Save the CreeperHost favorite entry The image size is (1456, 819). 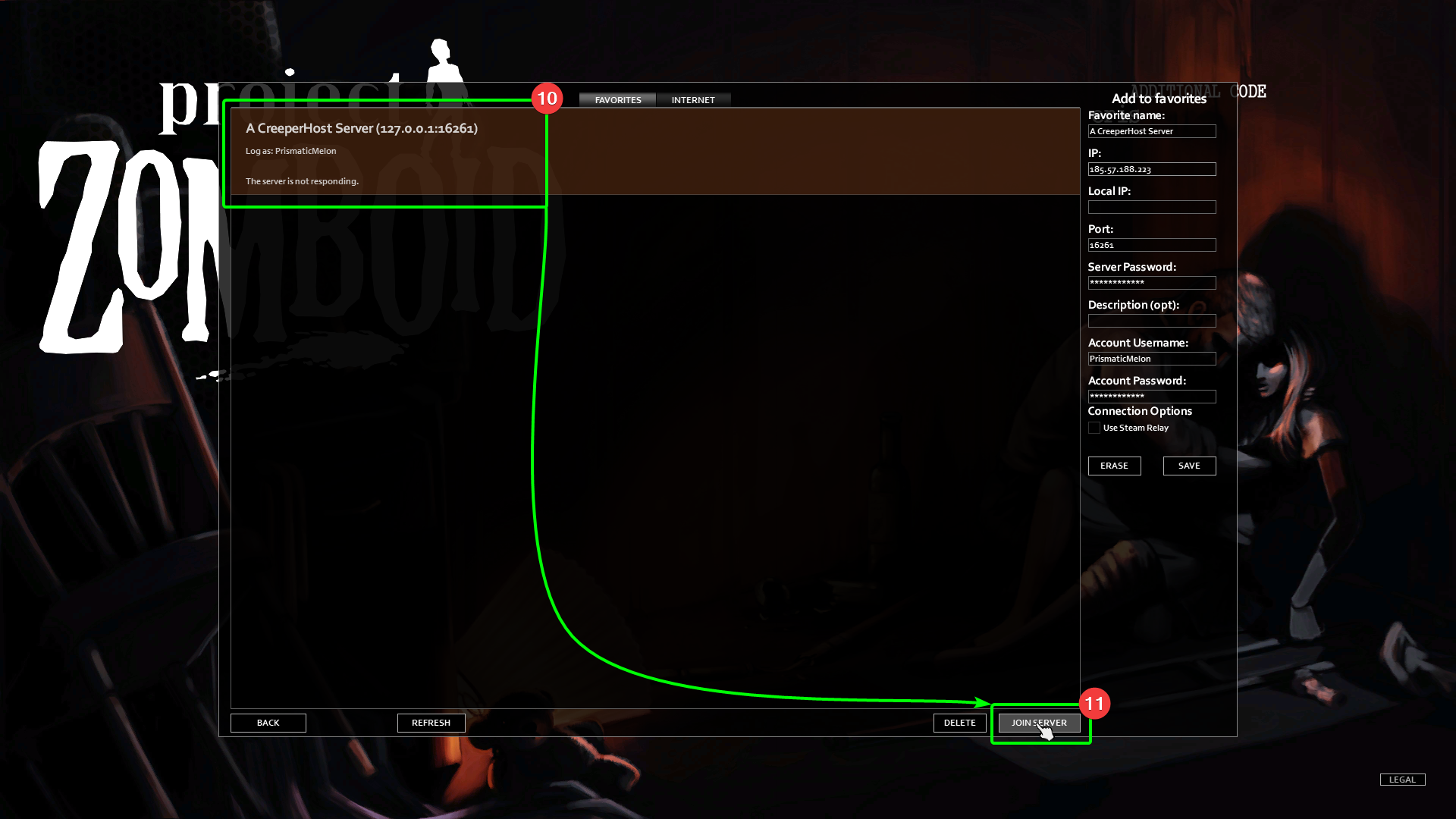(1189, 466)
